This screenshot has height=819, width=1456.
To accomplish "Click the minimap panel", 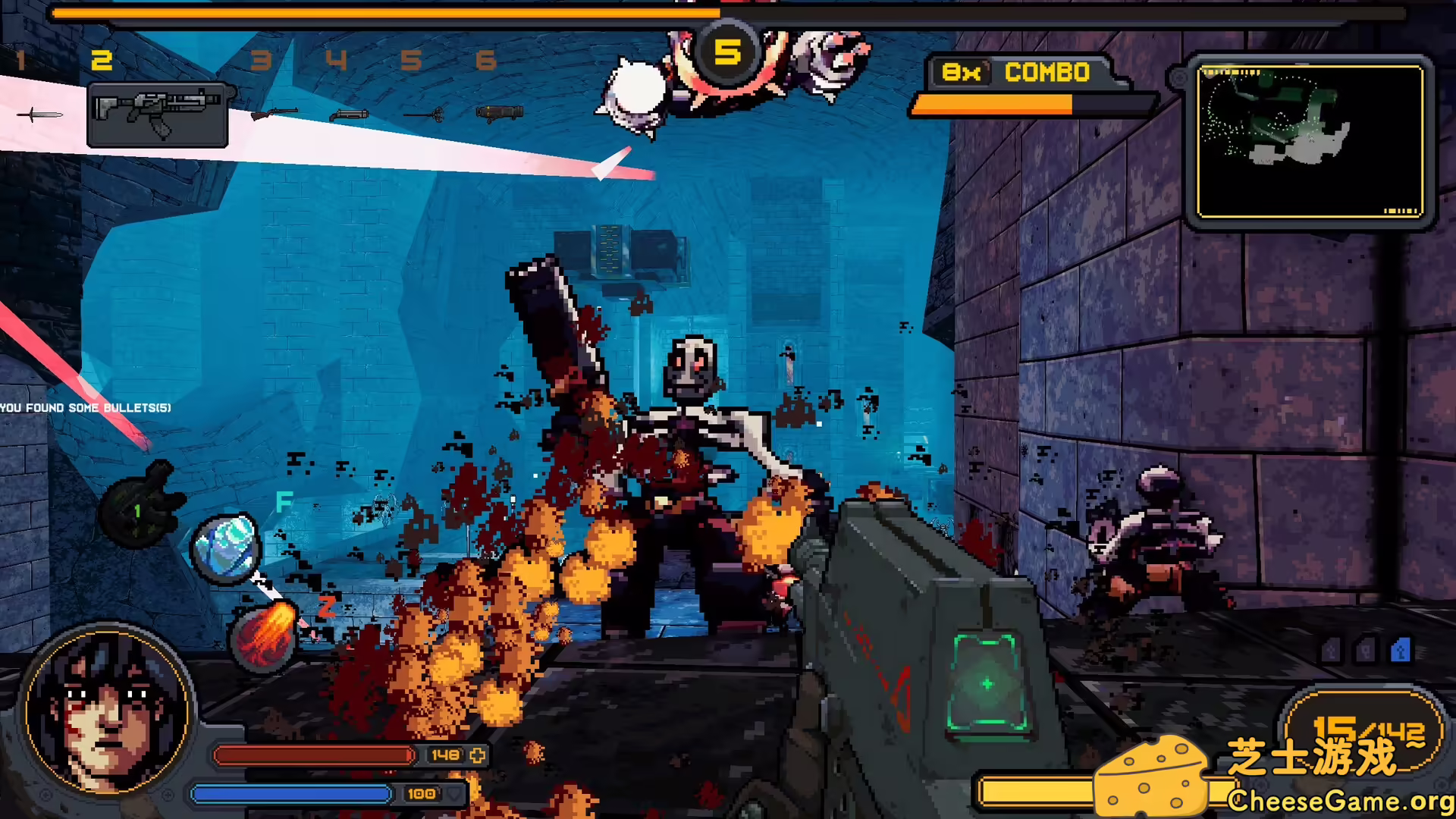I will [x=1309, y=142].
